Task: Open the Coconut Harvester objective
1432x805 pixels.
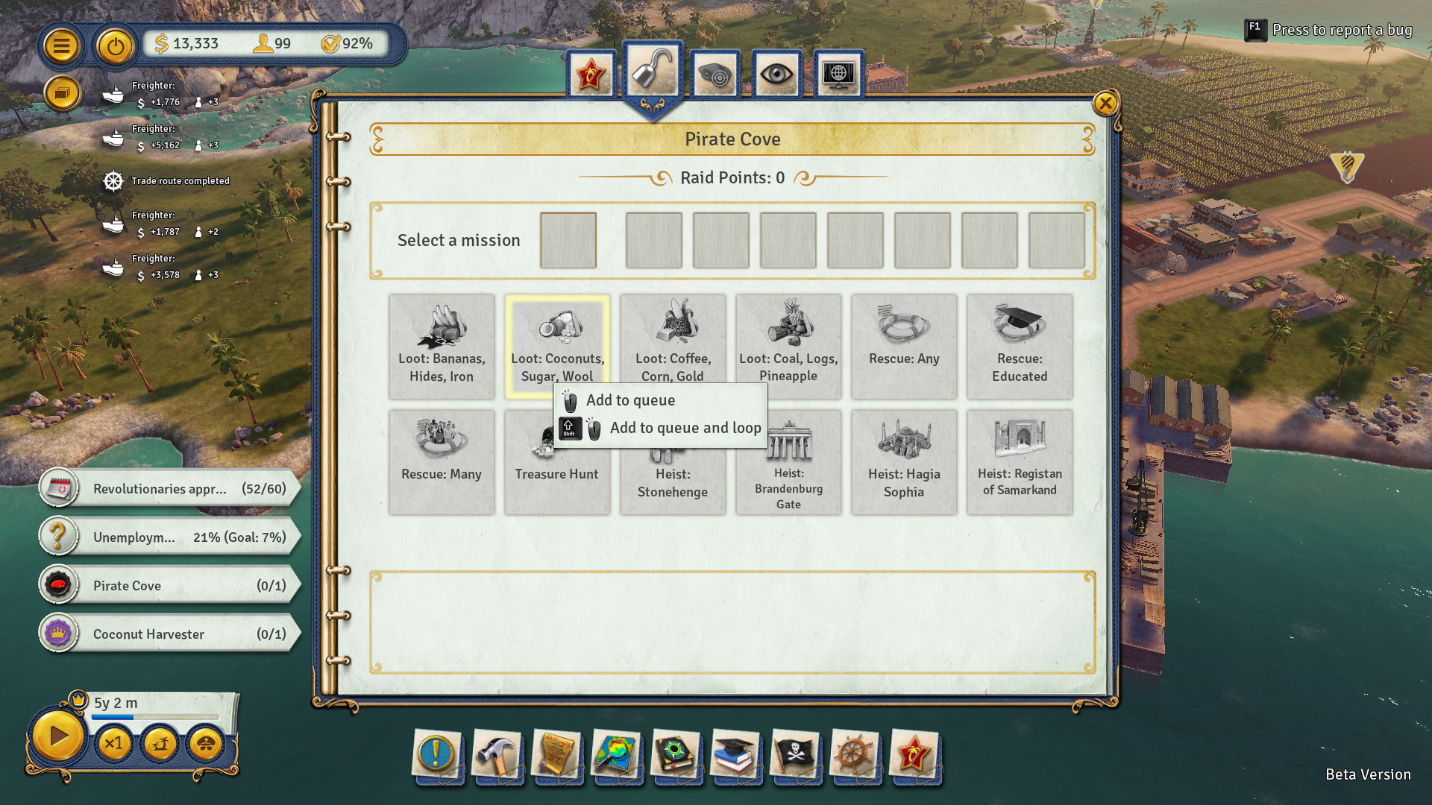Action: 170,634
